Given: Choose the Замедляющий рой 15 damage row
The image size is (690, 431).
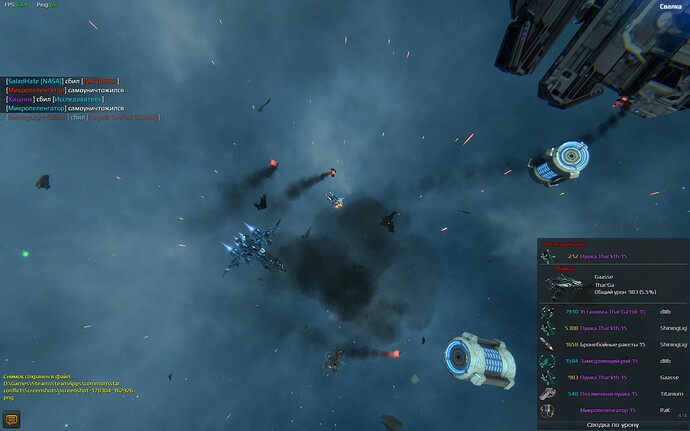Looking at the screenshot, I should 613,361.
